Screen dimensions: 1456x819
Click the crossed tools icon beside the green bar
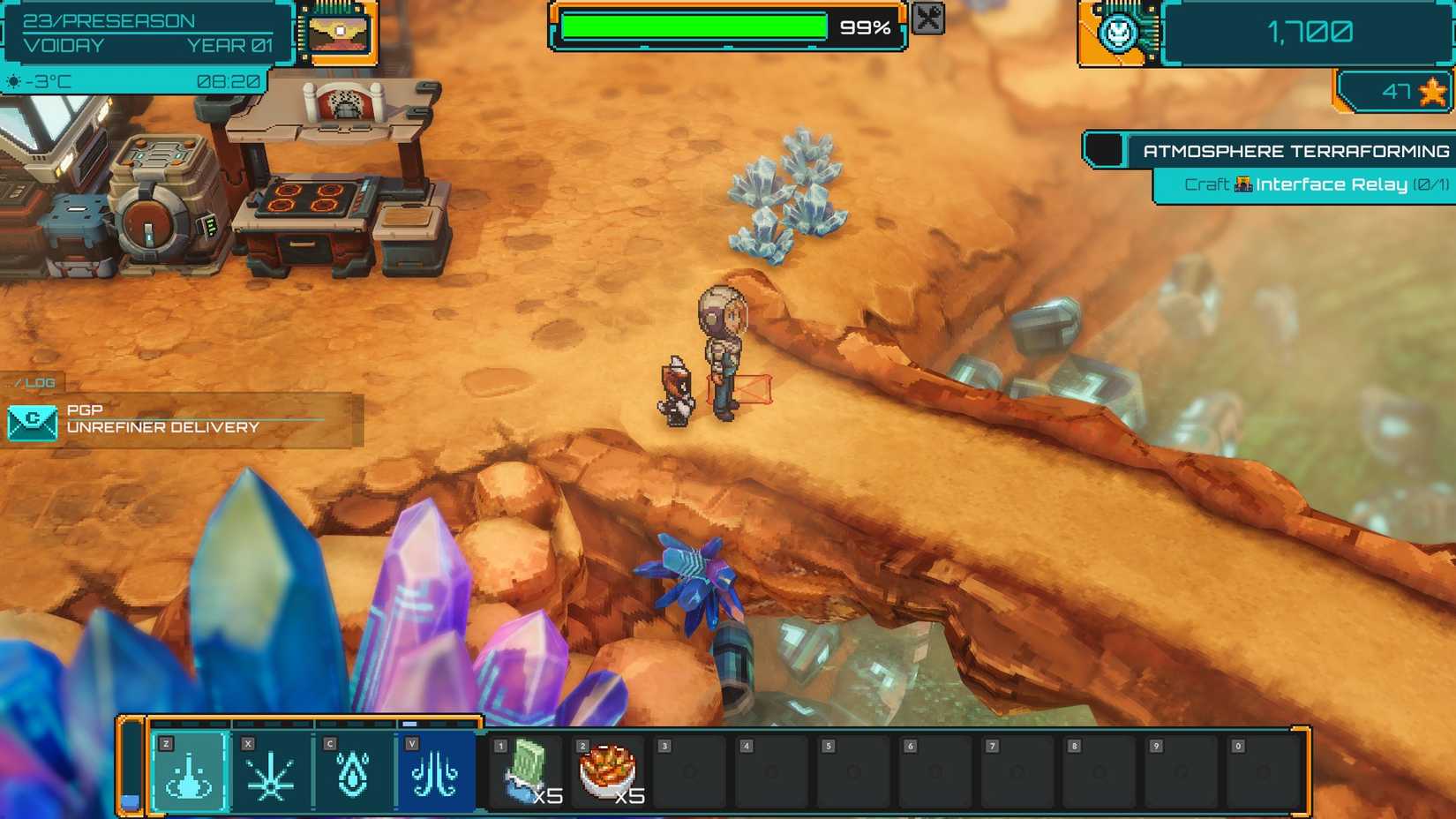pos(928,19)
